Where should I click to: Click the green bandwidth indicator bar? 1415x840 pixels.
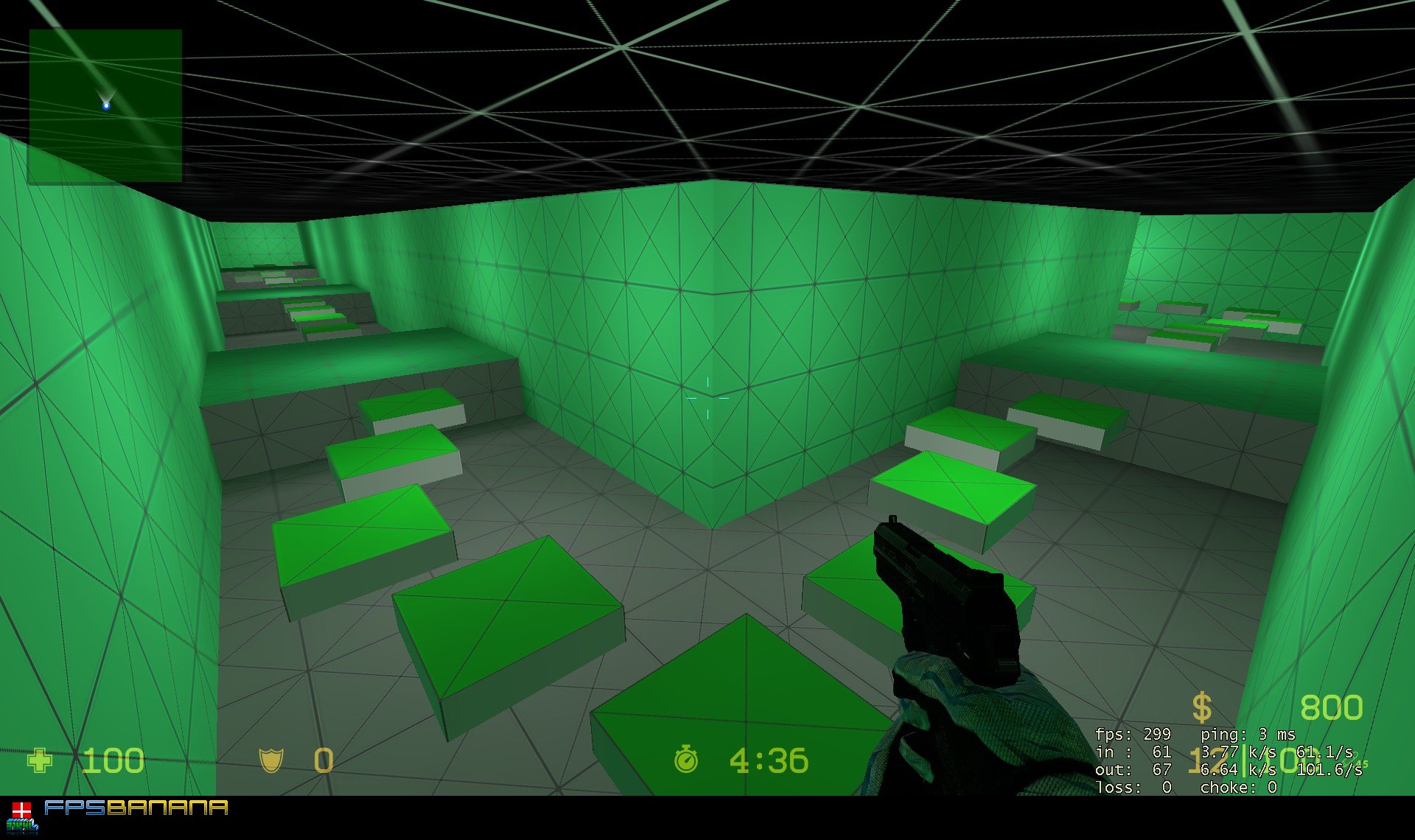coord(1244,761)
